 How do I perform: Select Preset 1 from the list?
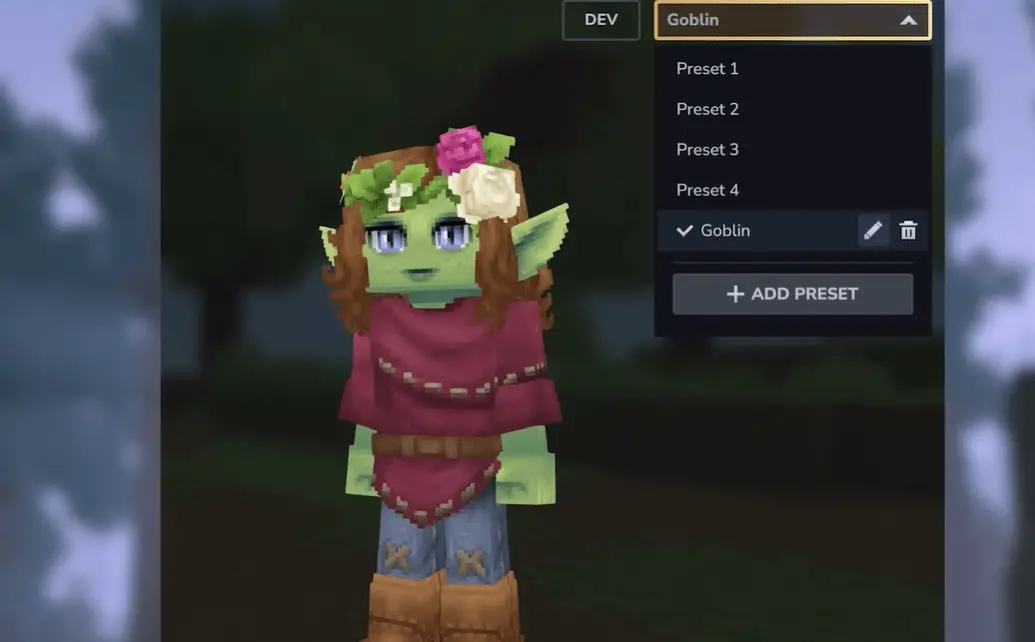point(707,69)
